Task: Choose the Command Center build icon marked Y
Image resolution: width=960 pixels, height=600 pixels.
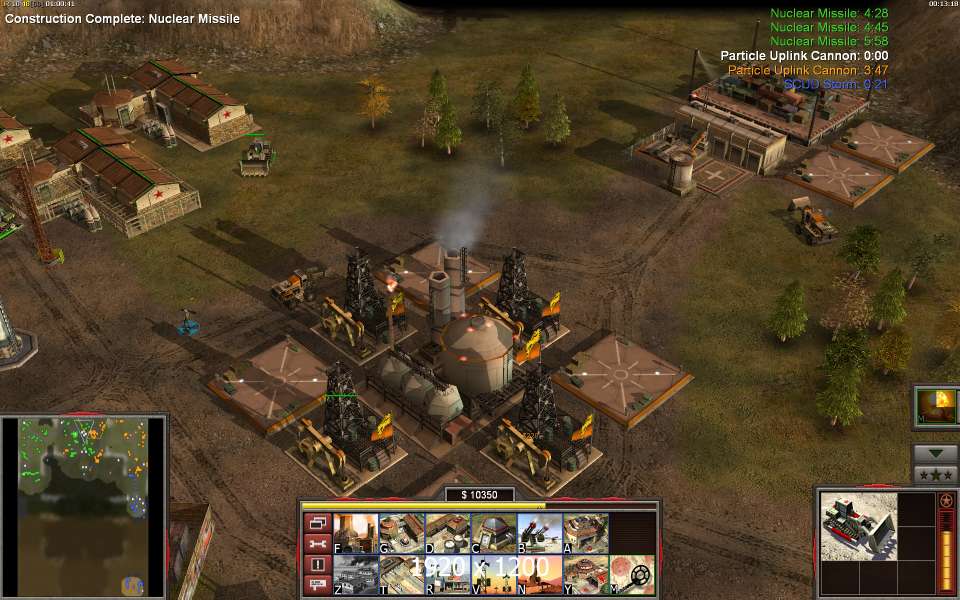Action: coord(585,575)
